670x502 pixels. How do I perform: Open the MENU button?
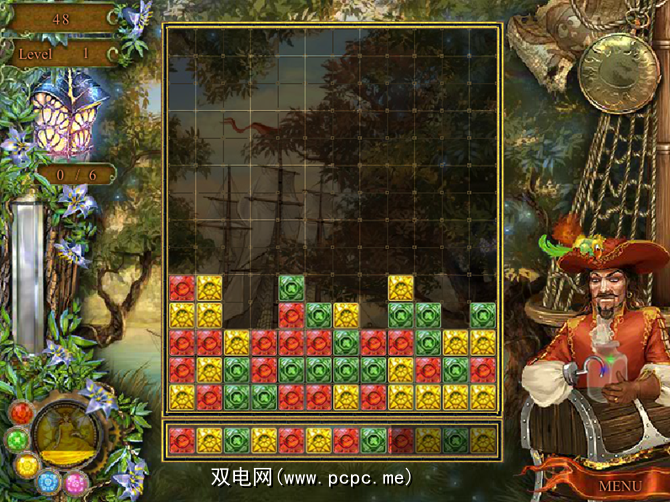[620, 486]
